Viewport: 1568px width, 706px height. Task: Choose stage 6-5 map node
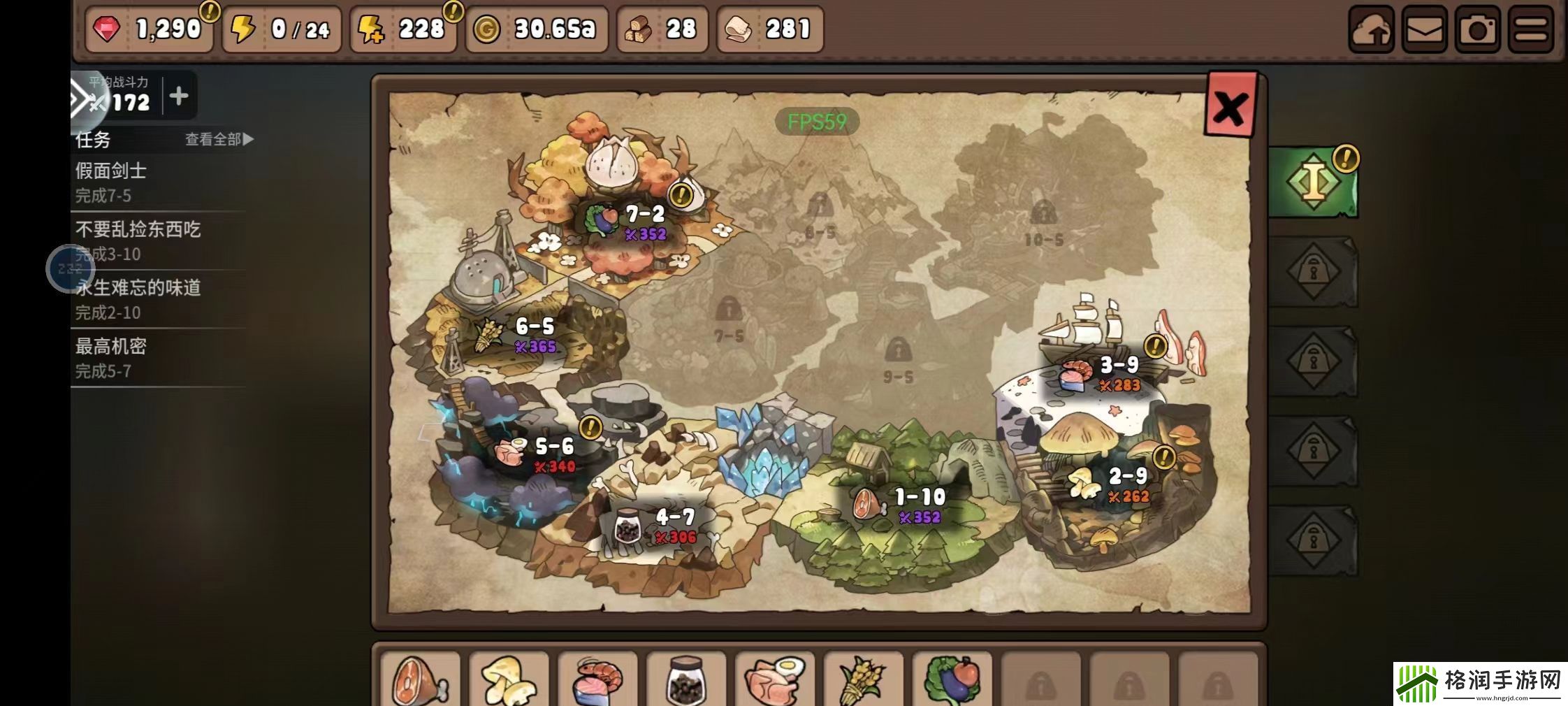point(534,334)
